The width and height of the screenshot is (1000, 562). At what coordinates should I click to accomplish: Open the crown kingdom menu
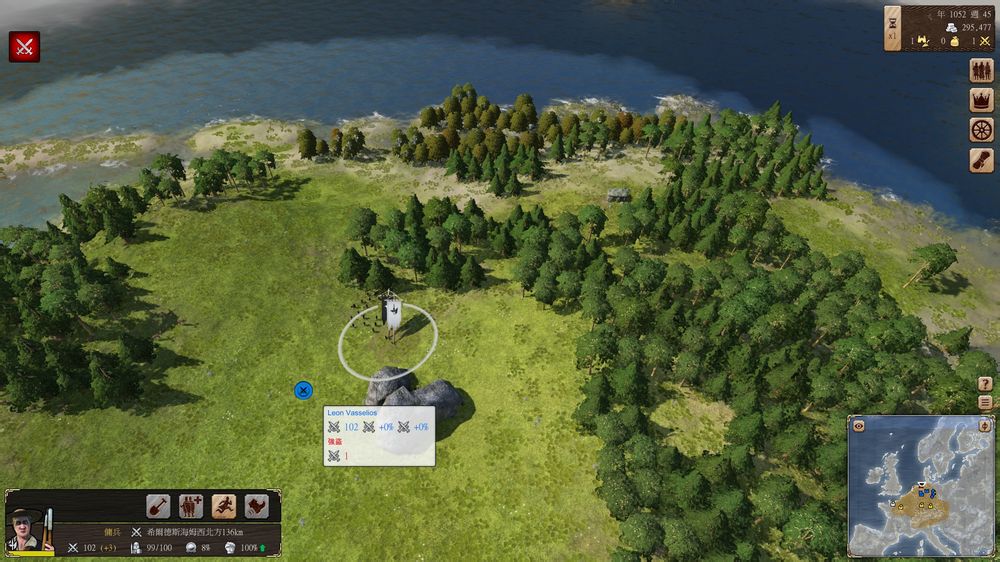(x=981, y=100)
